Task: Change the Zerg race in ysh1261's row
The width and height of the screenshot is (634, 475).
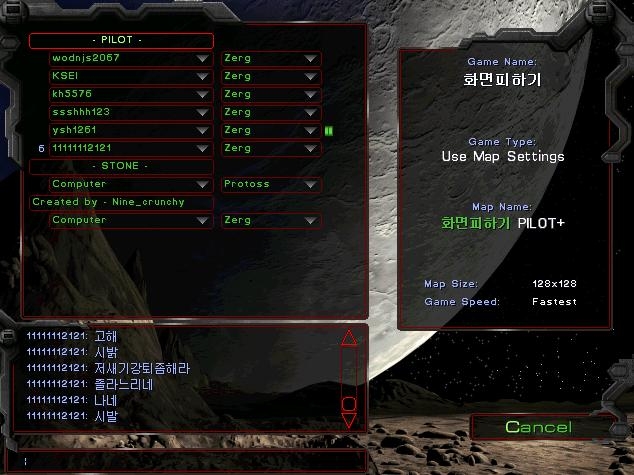Action: tap(311, 131)
